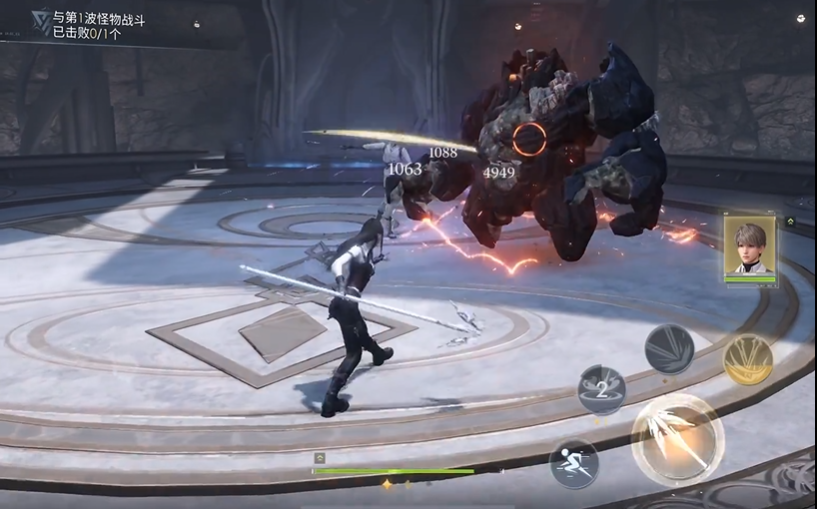
Task: Expand the small arrow beside teammate portrait
Action: 790,222
